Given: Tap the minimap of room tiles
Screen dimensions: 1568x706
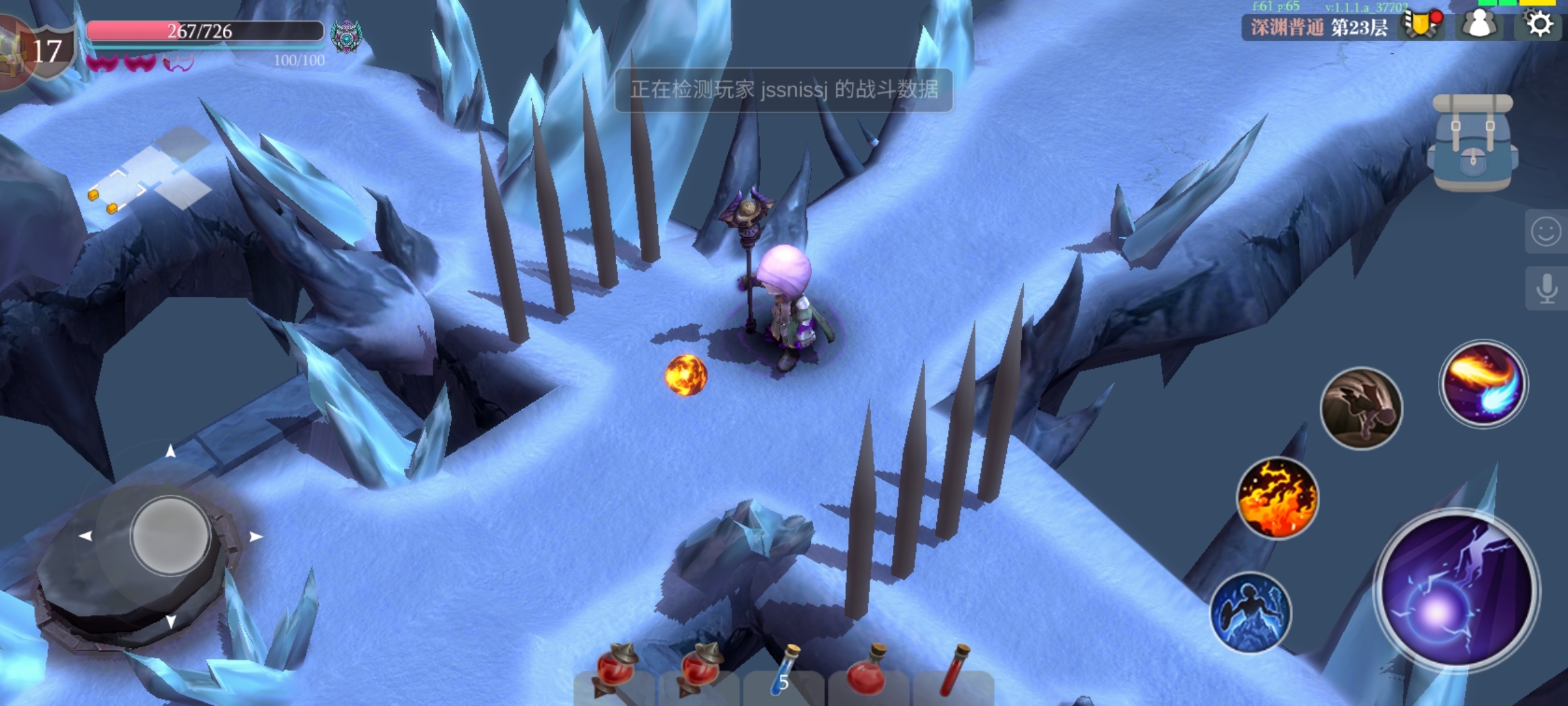Looking at the screenshot, I should click(x=152, y=173).
